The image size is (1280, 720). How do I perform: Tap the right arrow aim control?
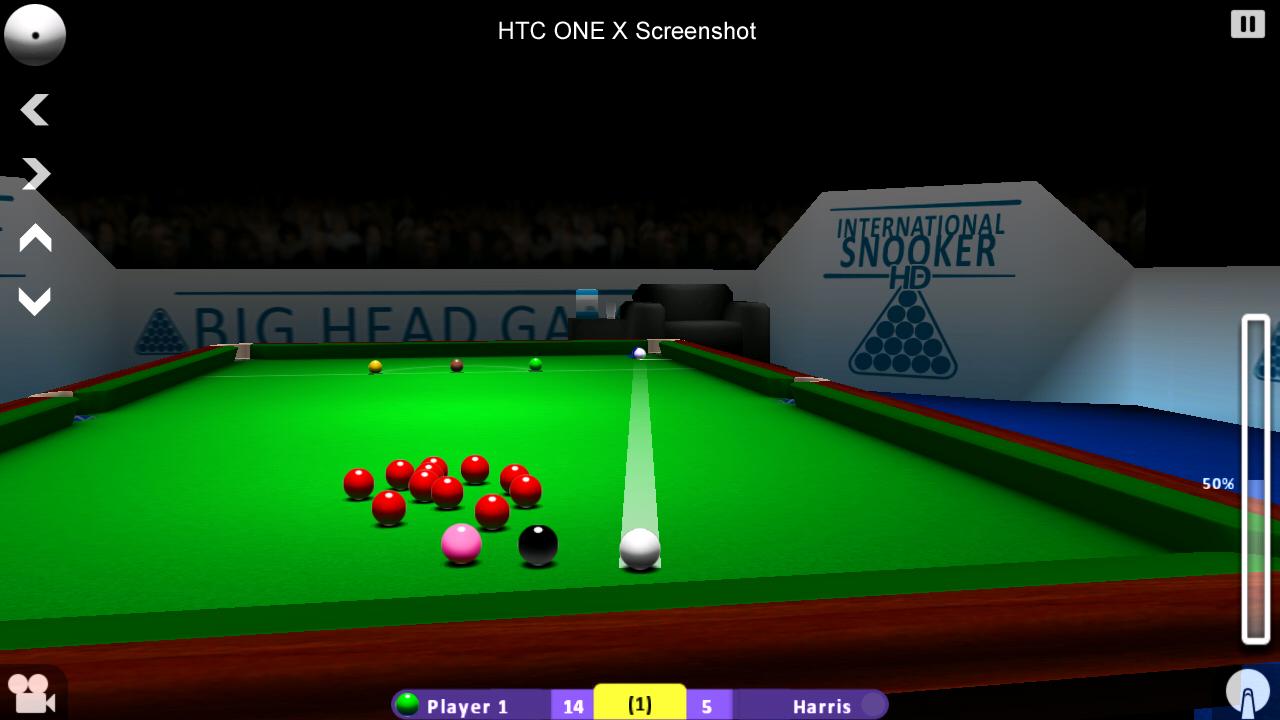tap(35, 174)
